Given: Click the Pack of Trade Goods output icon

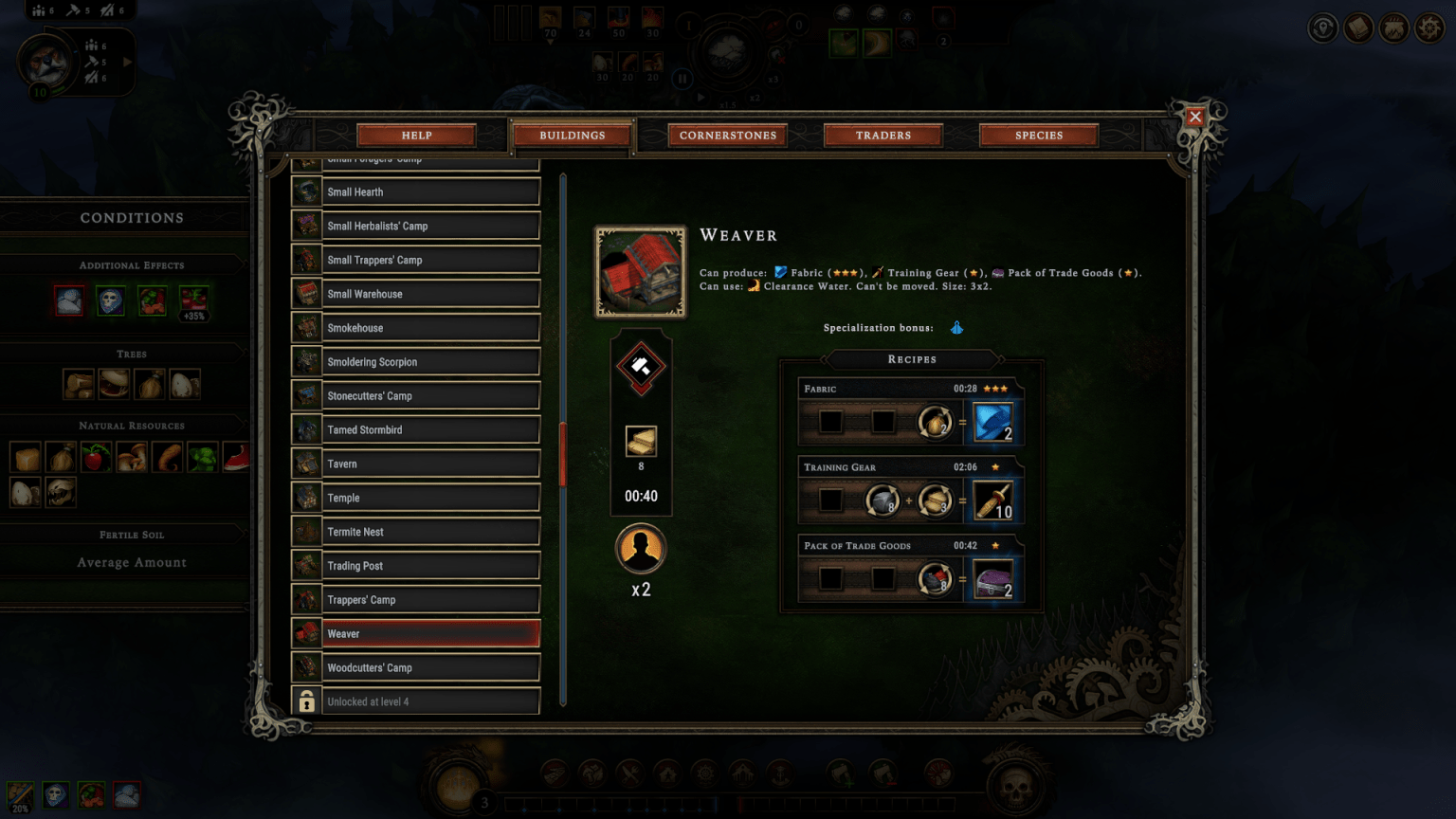Looking at the screenshot, I should click(993, 580).
